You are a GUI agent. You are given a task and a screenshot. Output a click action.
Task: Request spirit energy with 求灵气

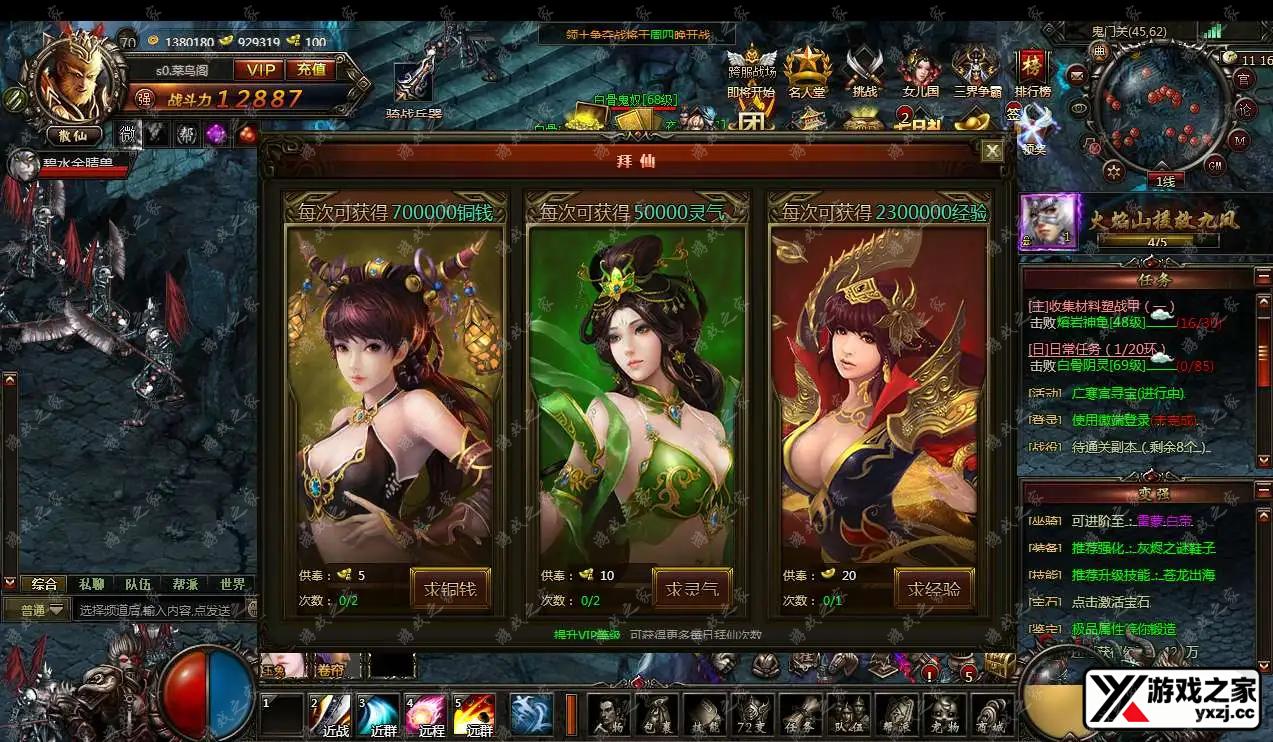point(692,588)
